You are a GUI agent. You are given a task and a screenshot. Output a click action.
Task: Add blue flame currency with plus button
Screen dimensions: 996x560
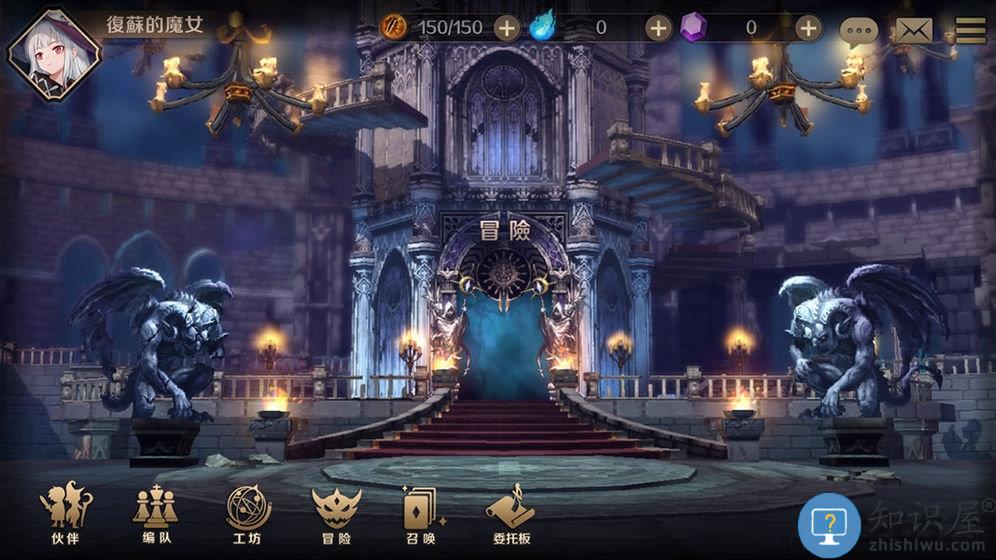coord(658,28)
